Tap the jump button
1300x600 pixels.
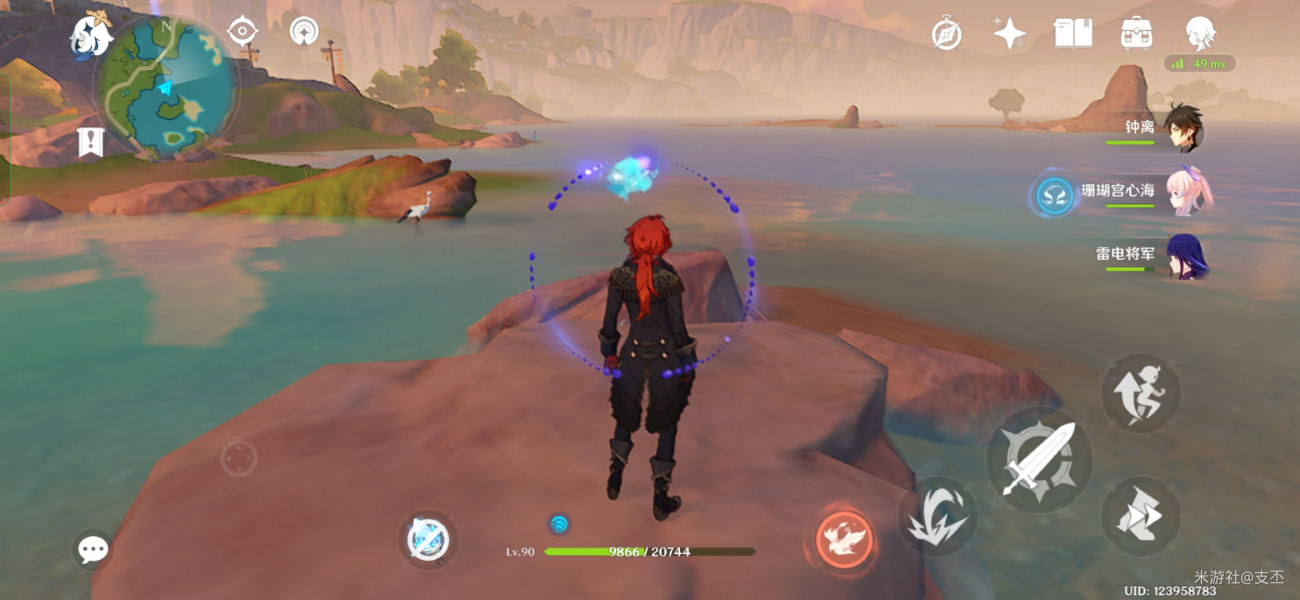point(1141,392)
